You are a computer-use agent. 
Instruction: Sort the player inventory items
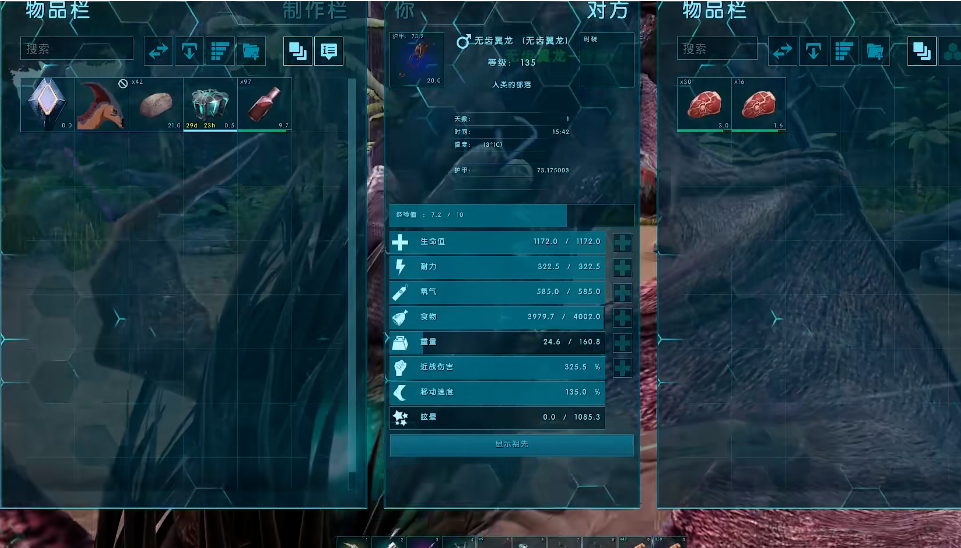pos(219,50)
